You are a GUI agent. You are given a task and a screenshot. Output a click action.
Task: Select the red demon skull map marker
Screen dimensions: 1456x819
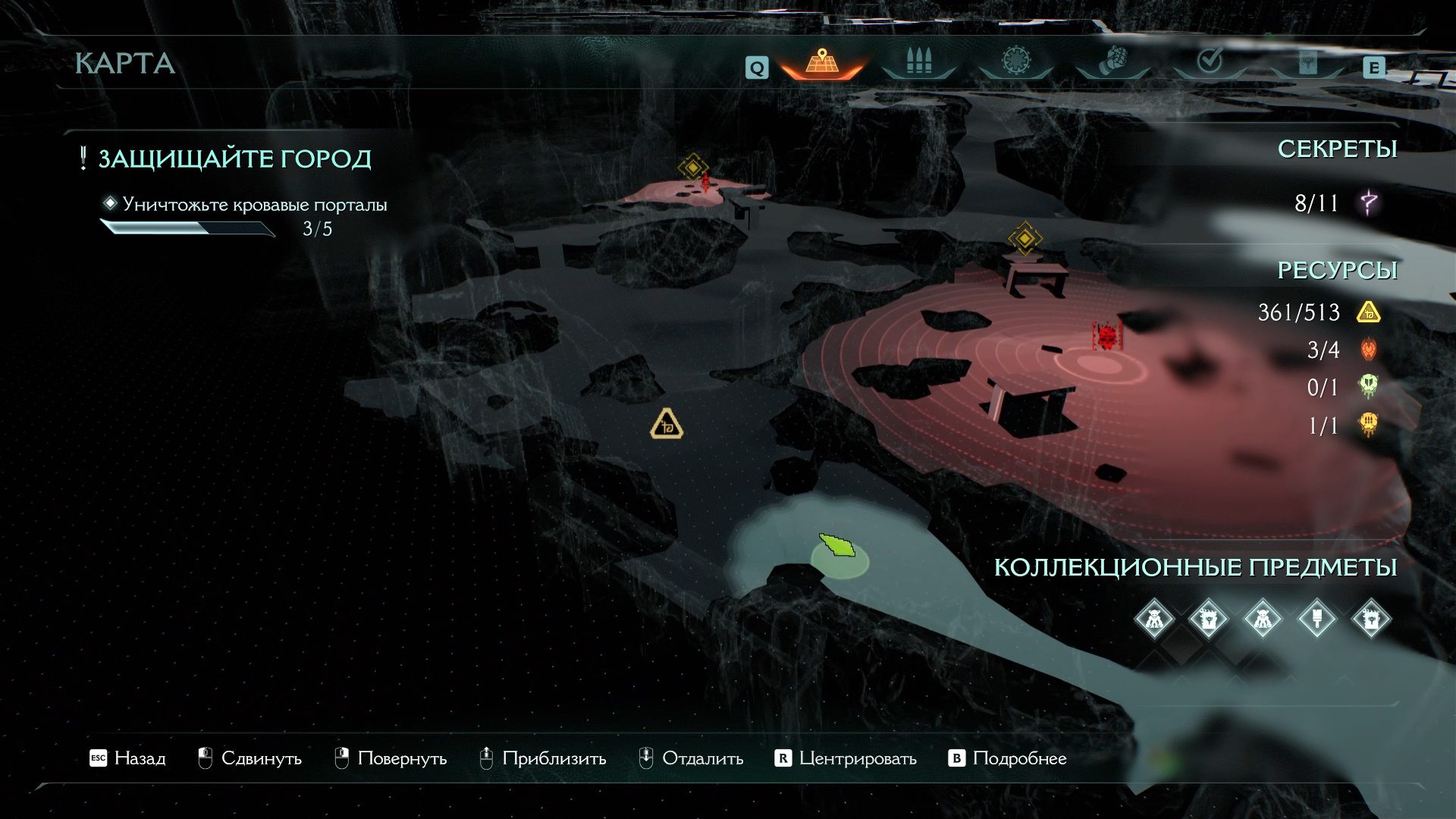pos(1106,334)
